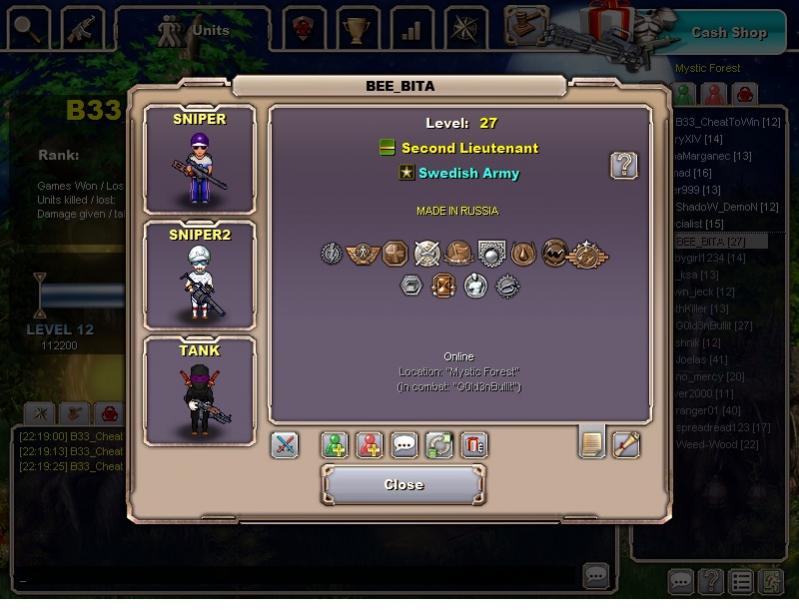Show the bar chart rankings
Image resolution: width=799 pixels, height=613 pixels.
pos(411,29)
